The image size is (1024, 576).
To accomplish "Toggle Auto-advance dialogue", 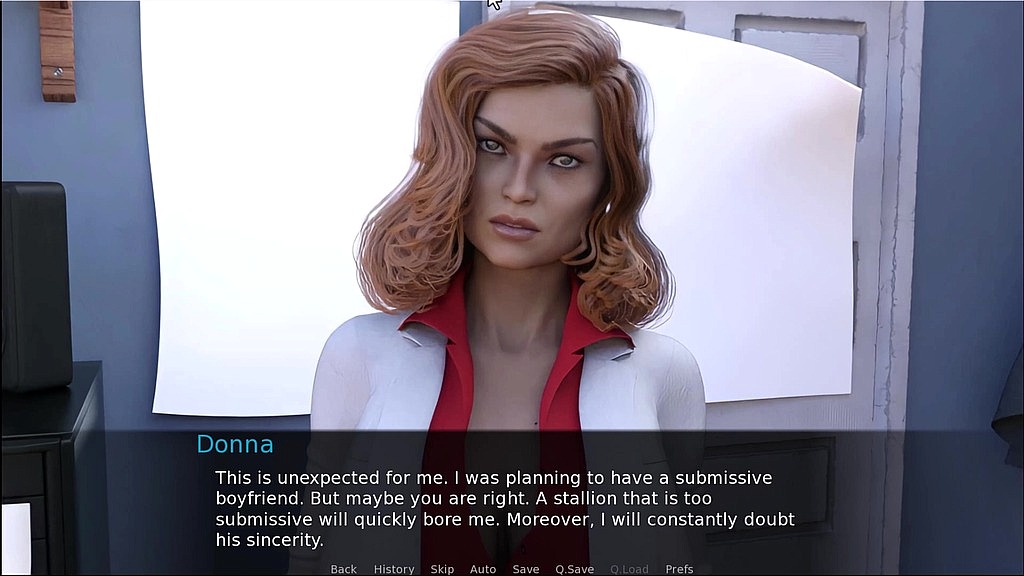I will (483, 569).
